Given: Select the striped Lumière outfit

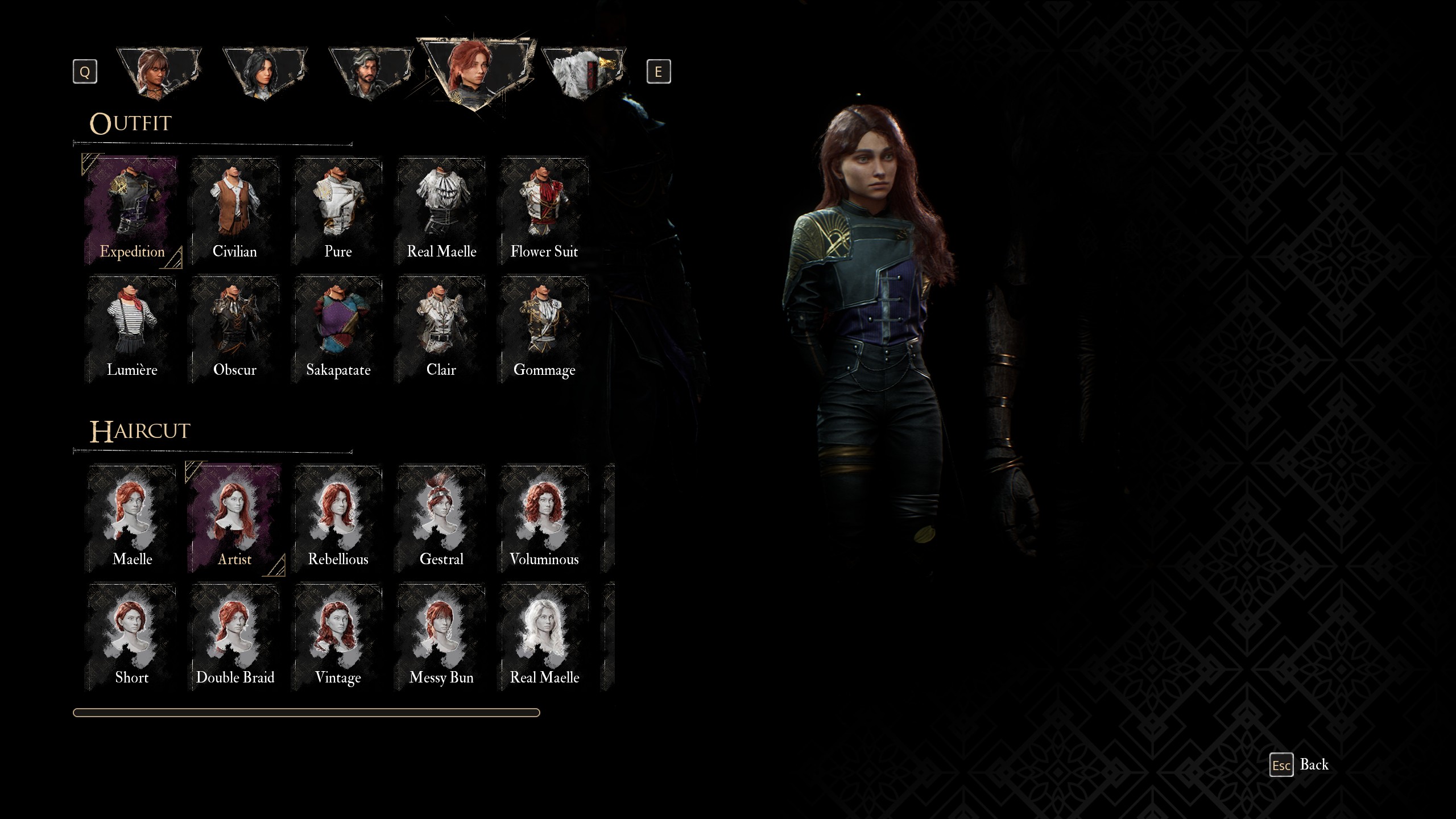Looking at the screenshot, I should pyautogui.click(x=132, y=330).
